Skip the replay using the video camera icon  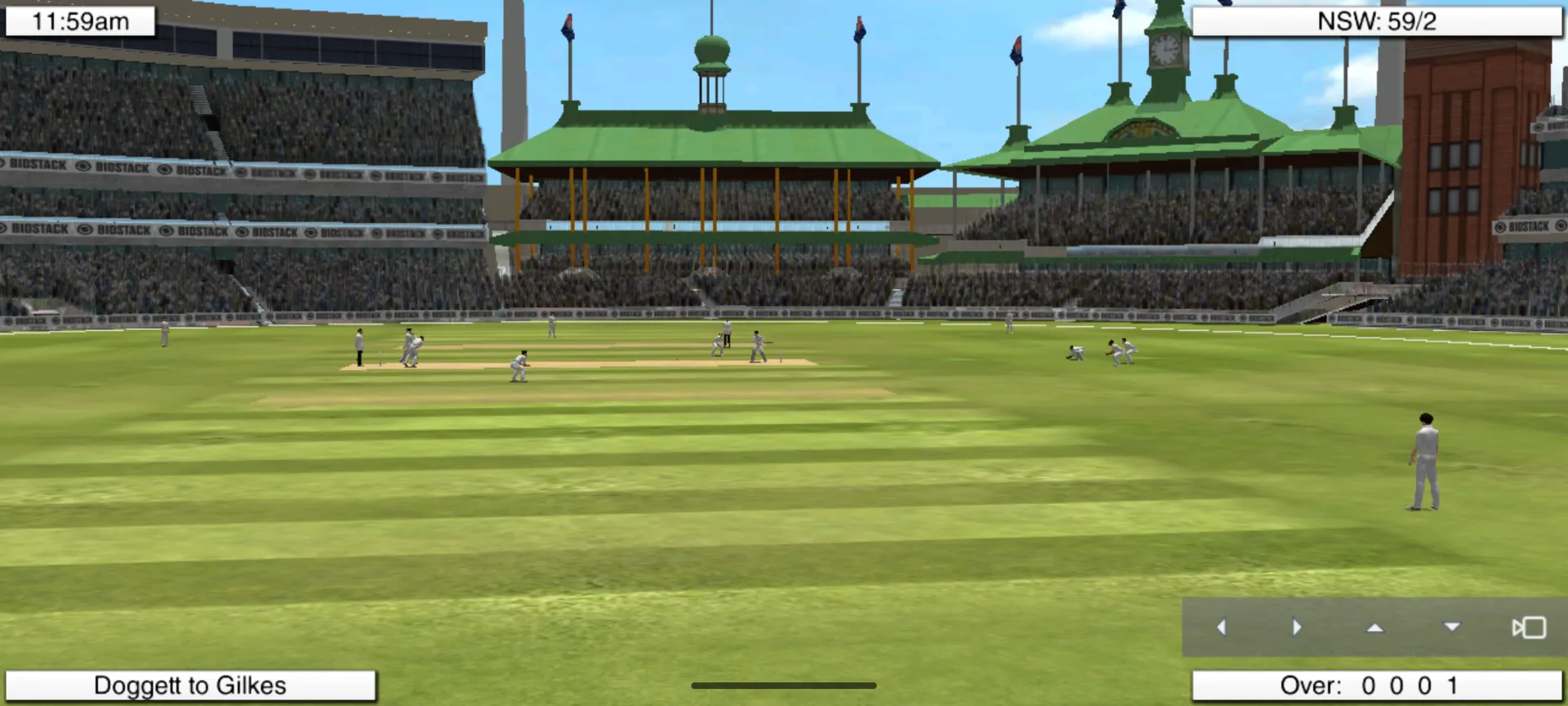point(1526,628)
